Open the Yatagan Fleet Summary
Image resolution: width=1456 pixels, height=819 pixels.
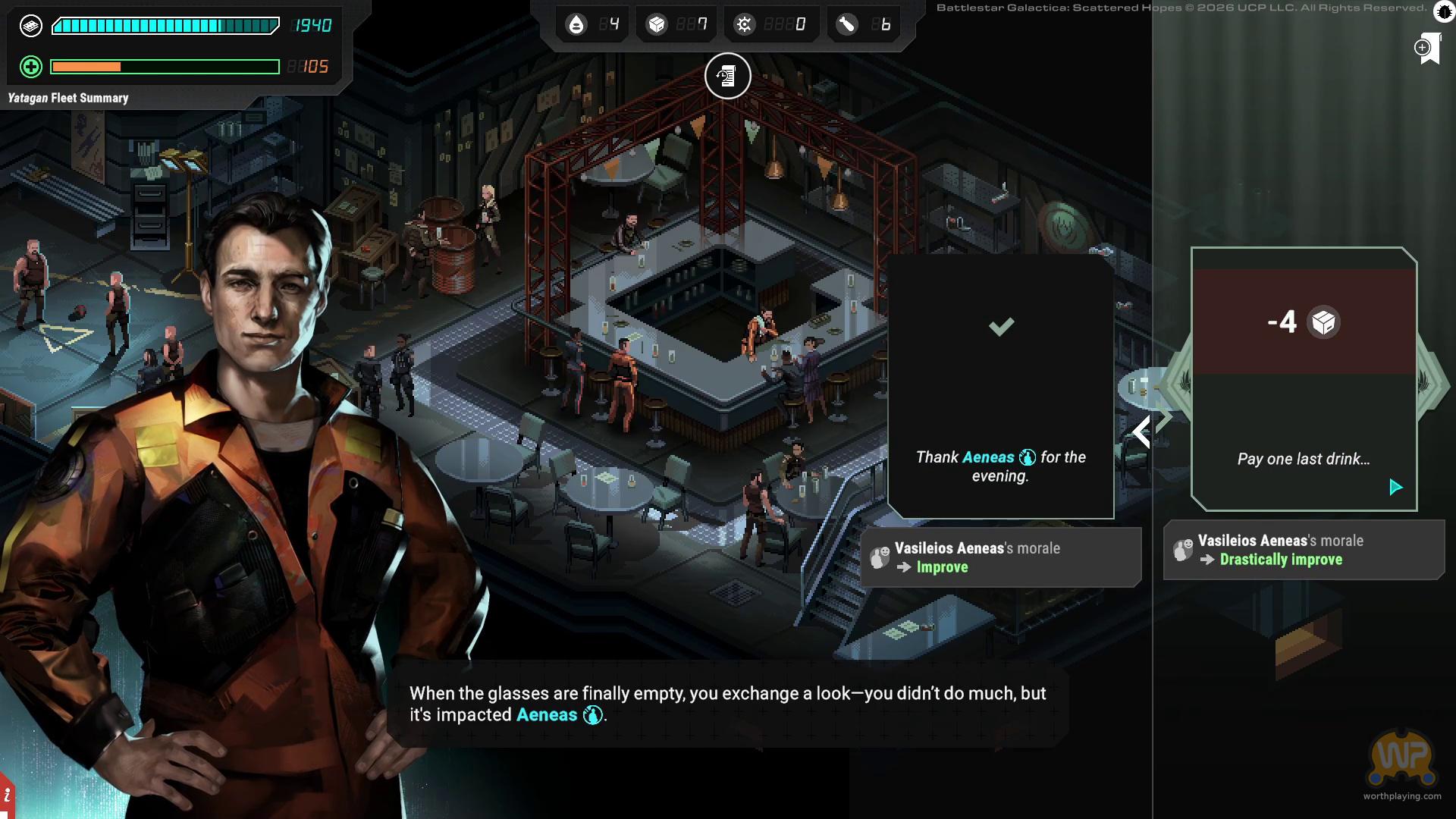[x=68, y=98]
